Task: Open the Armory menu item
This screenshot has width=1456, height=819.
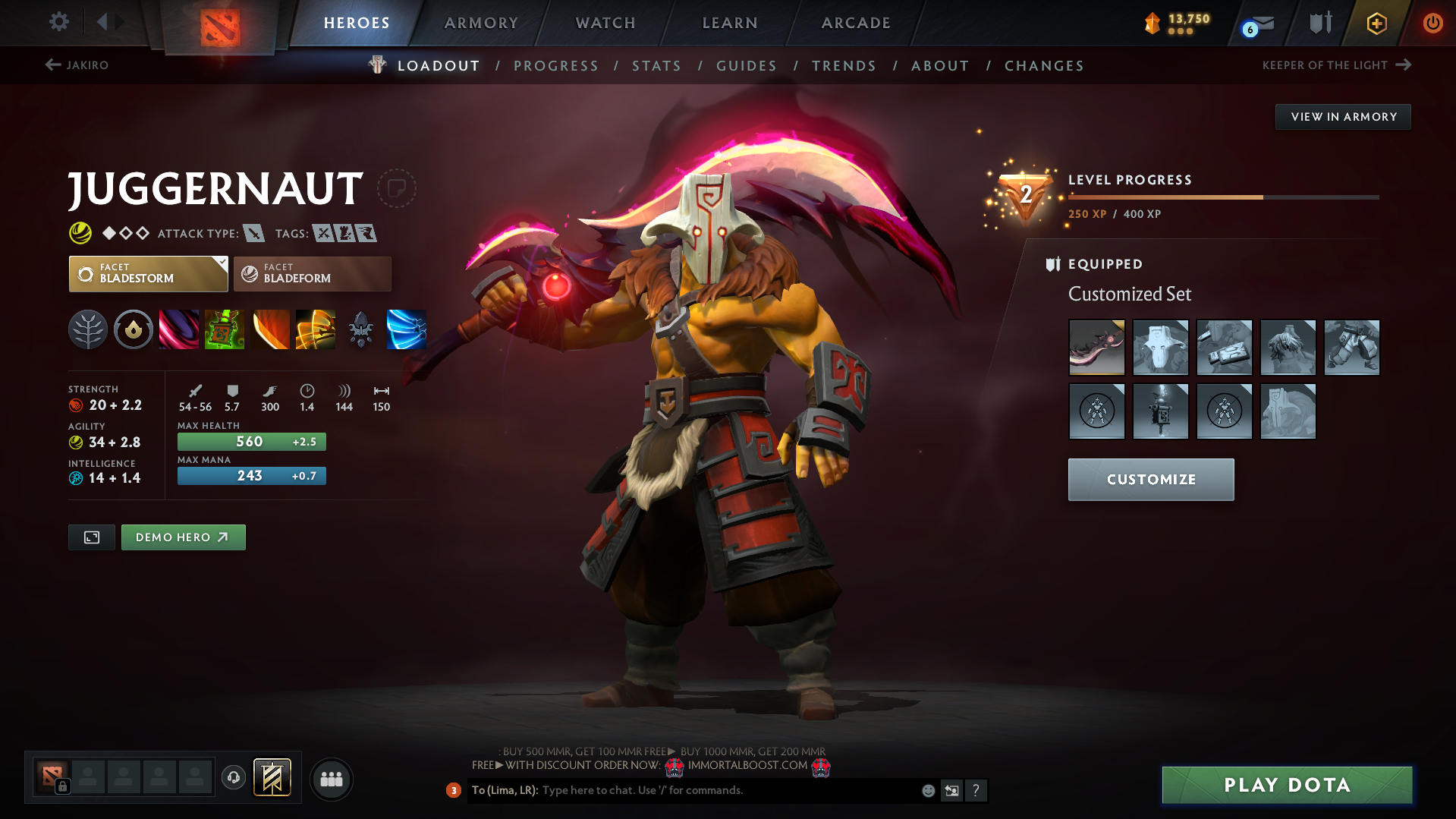Action: 481,23
